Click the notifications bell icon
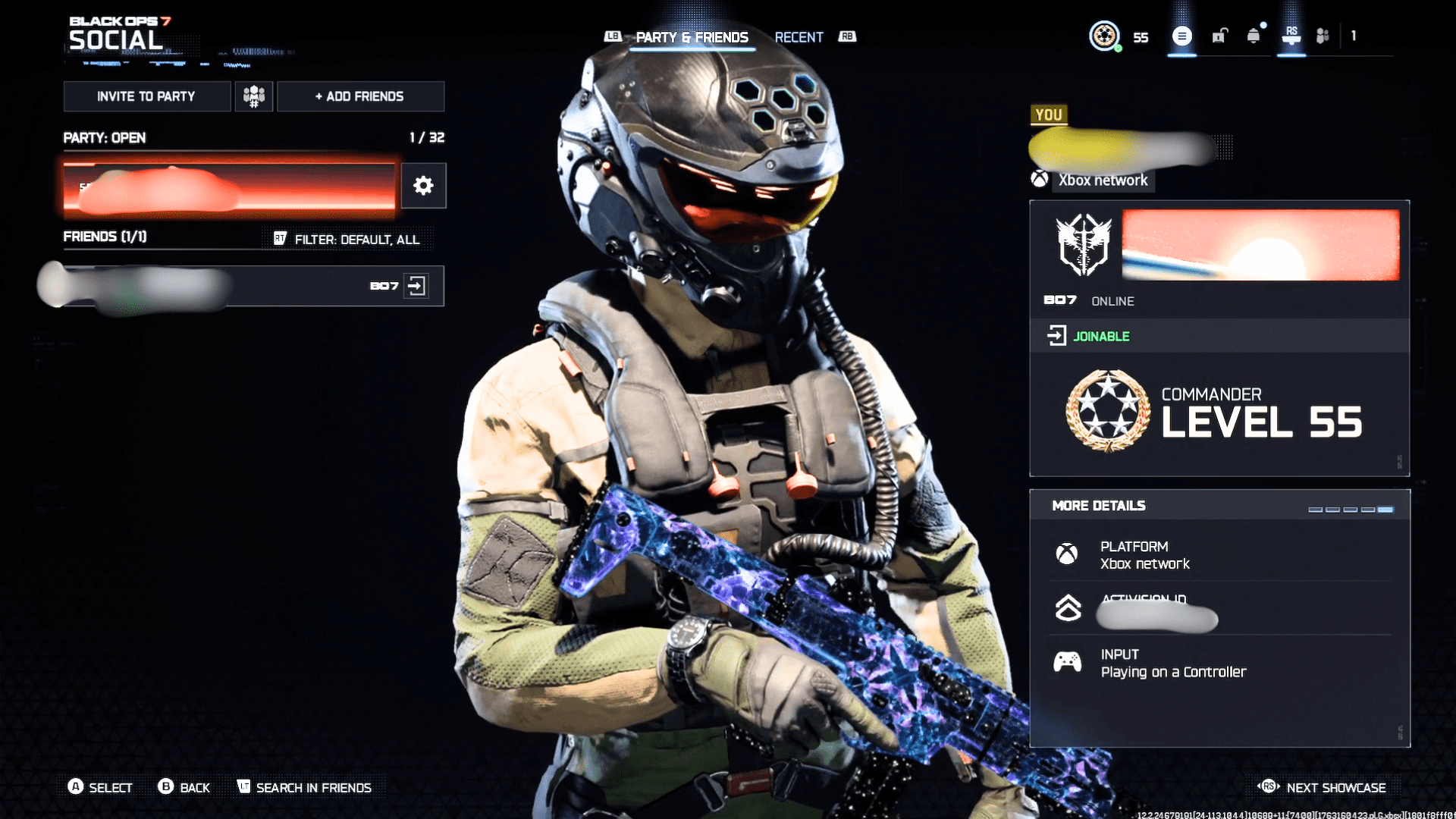 coord(1254,36)
